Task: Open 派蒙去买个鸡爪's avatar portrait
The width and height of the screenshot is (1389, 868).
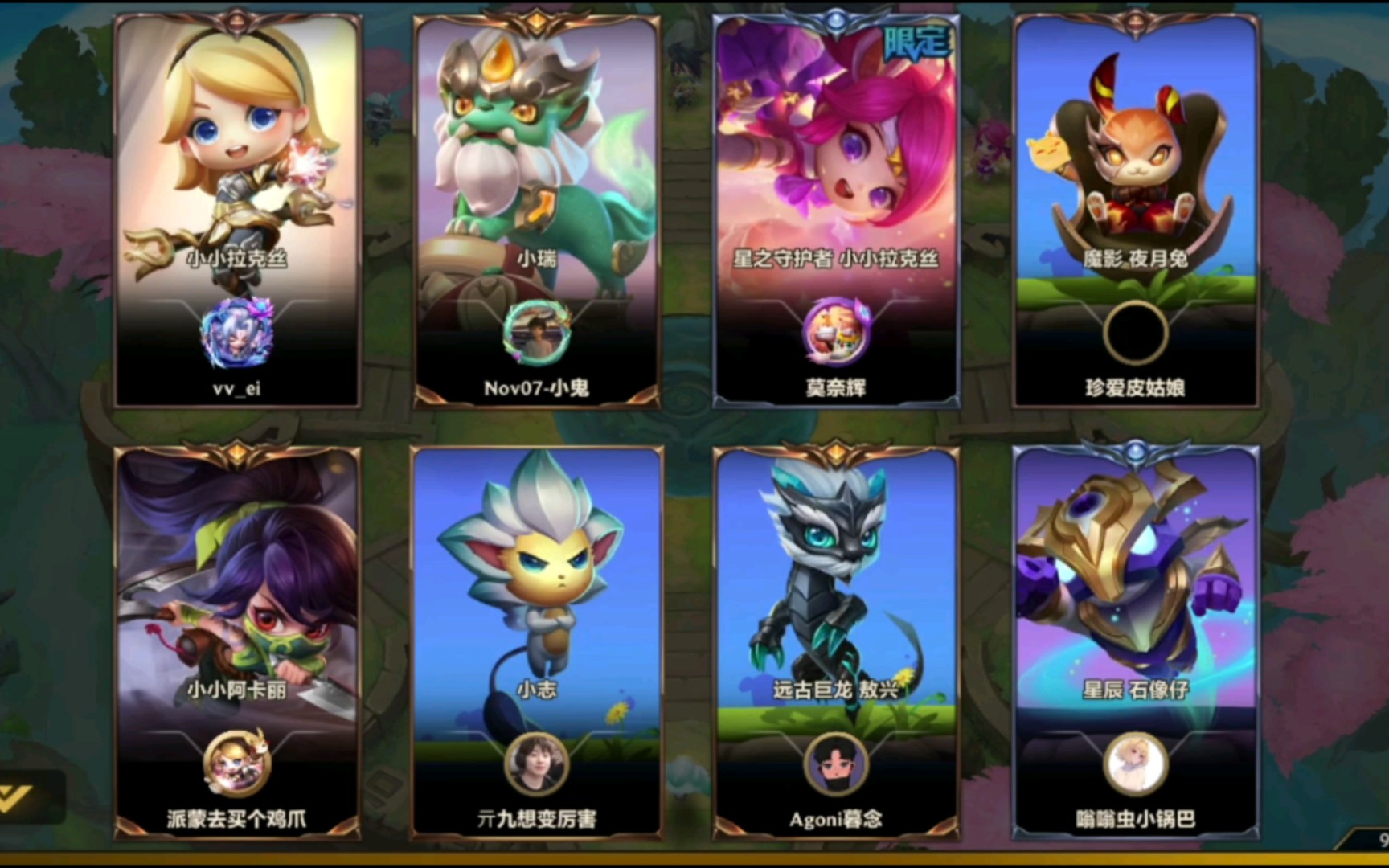Action: click(237, 764)
